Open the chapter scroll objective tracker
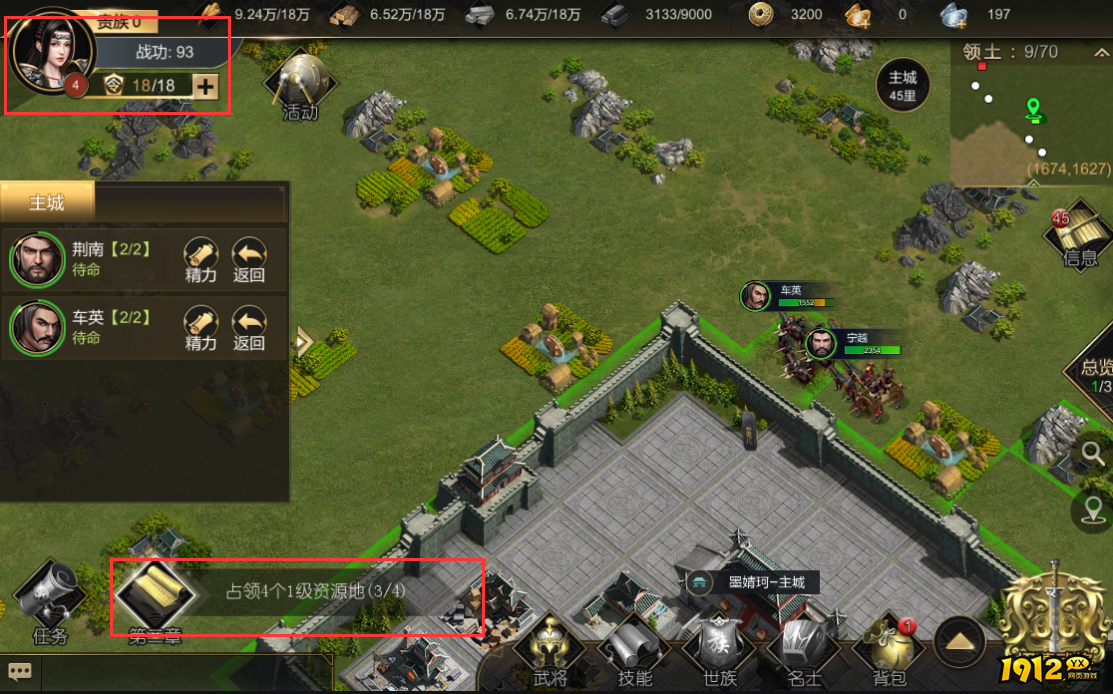The image size is (1113, 694). coord(147,598)
